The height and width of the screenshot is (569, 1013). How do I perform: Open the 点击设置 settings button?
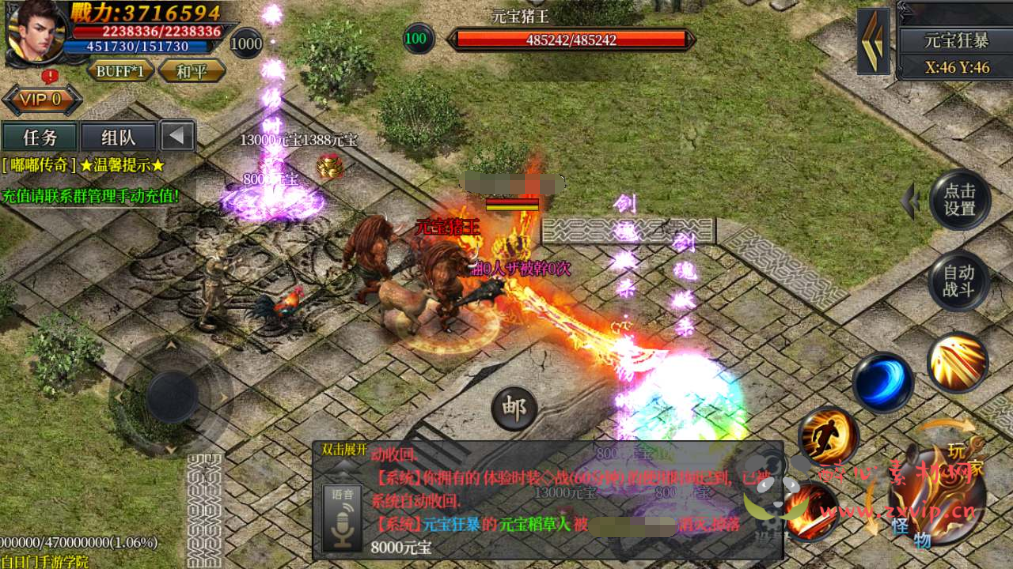[x=959, y=200]
